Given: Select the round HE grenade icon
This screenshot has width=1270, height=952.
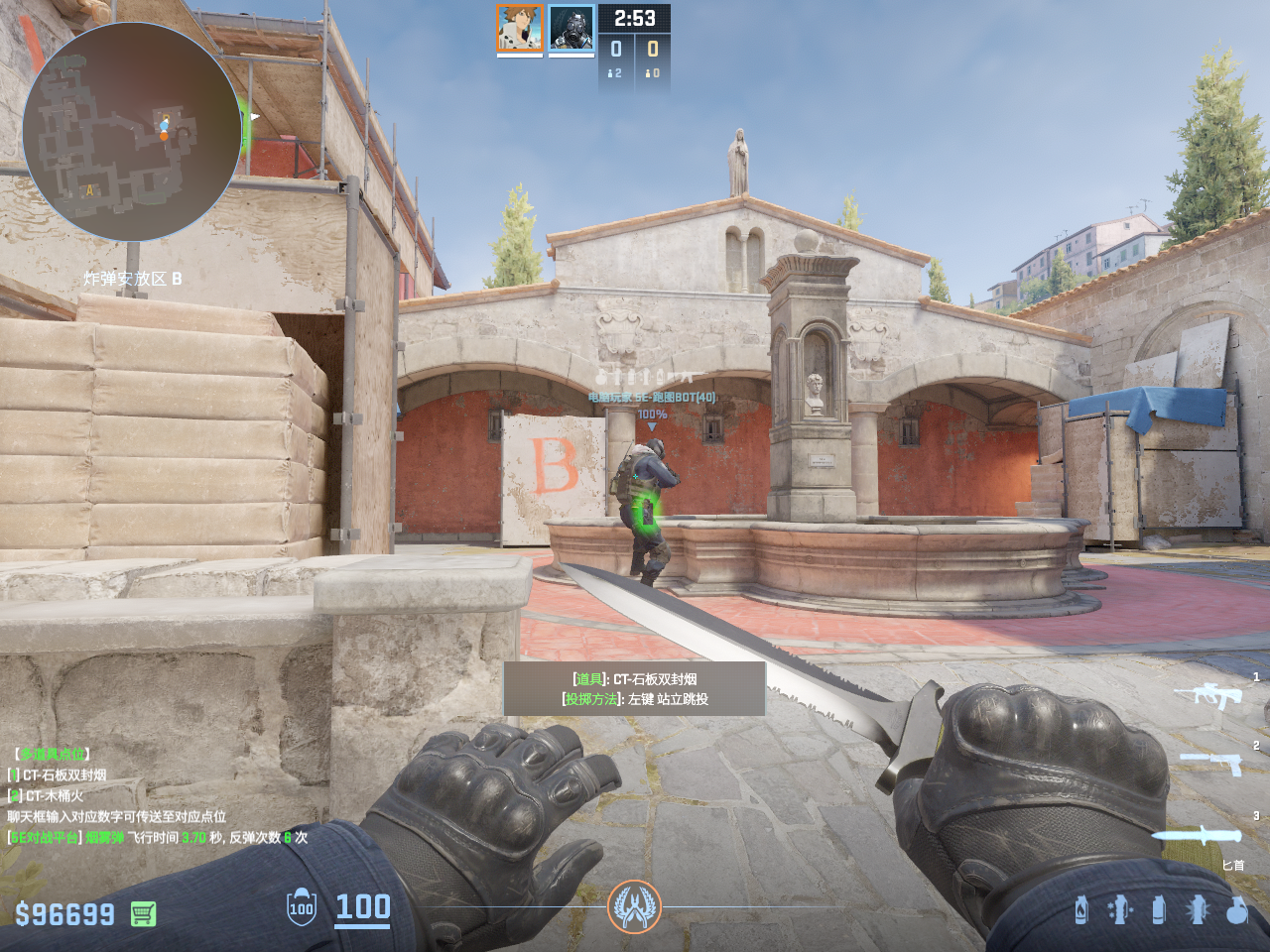Looking at the screenshot, I should 1236,909.
